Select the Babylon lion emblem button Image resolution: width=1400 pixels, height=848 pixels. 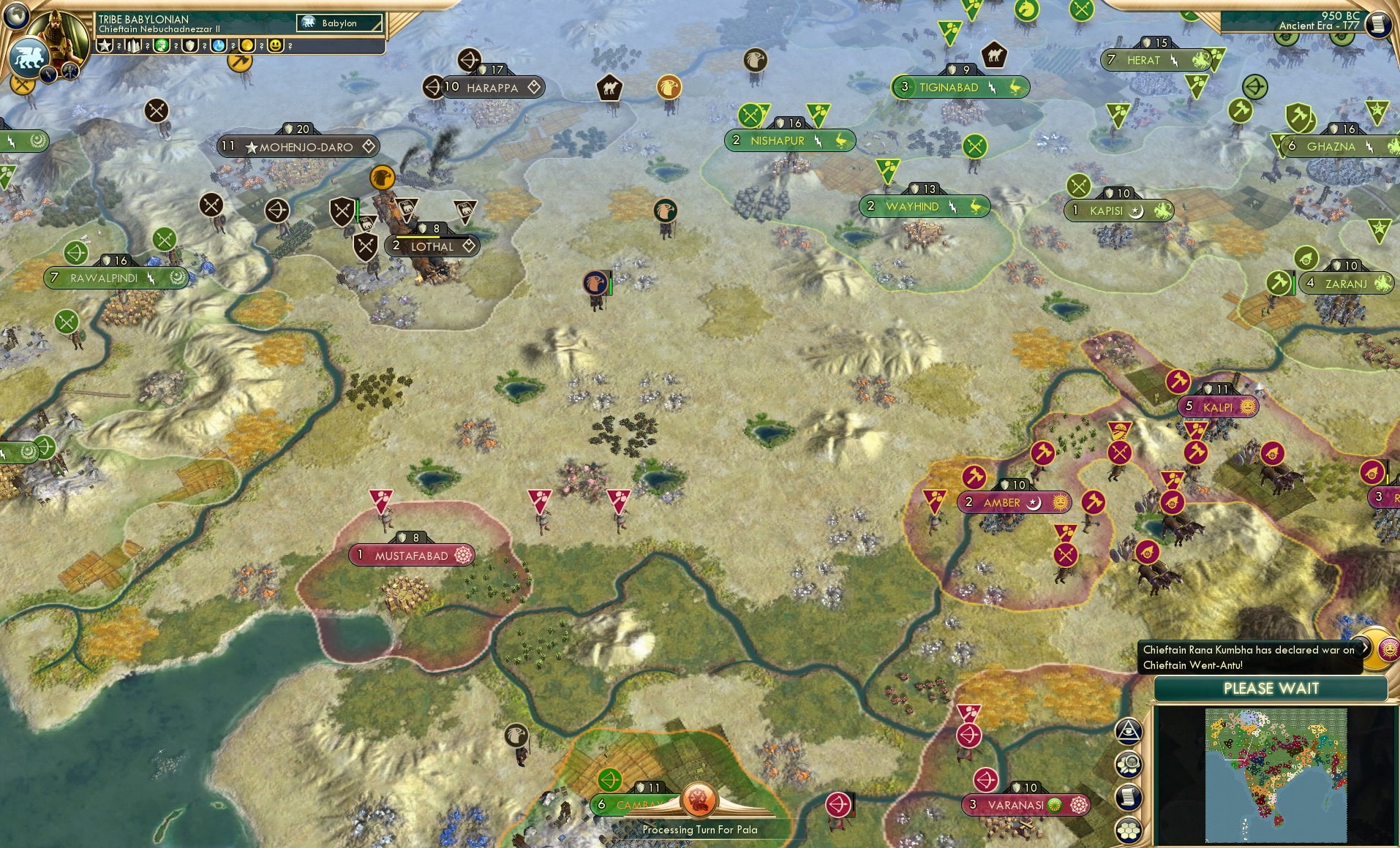coord(30,58)
